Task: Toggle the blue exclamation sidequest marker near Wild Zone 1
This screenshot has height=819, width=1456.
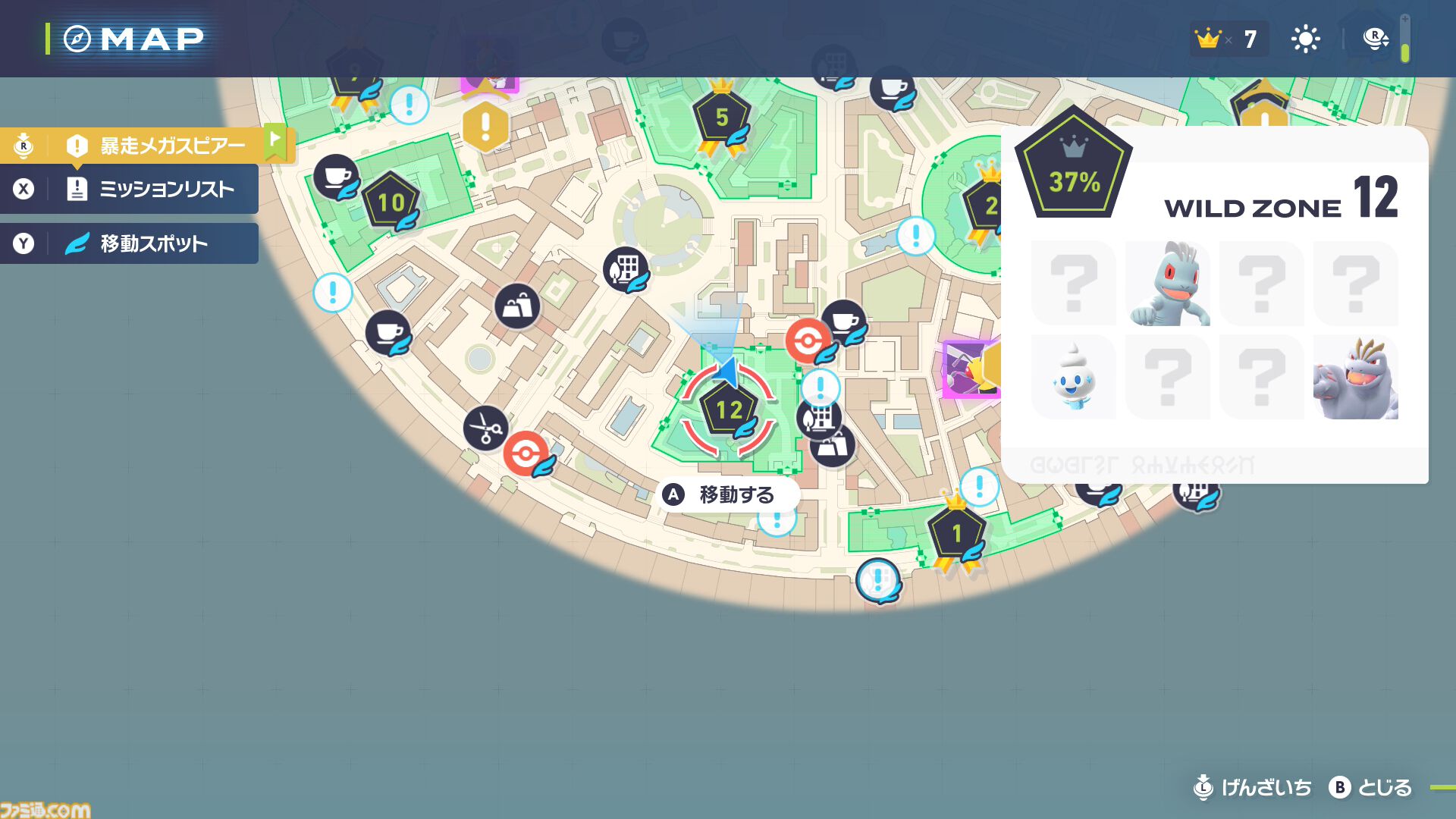Action: coord(978,489)
